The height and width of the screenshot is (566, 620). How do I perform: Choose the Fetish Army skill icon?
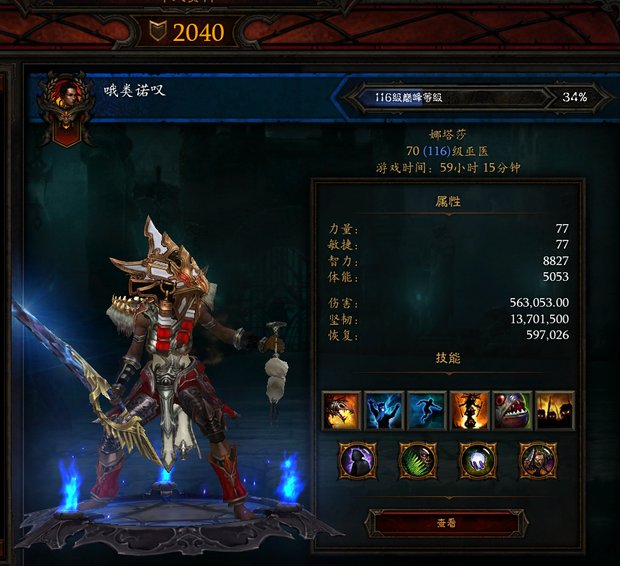coord(555,410)
